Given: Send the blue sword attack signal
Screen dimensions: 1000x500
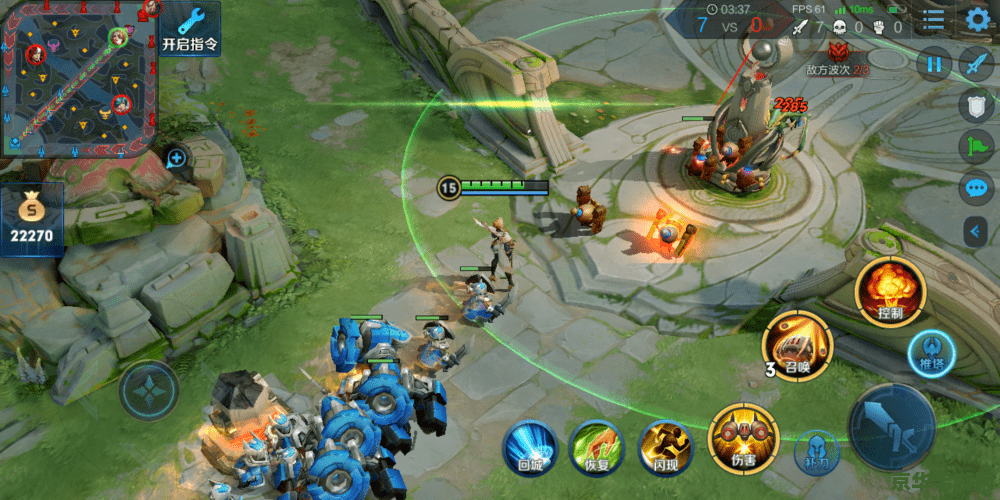Looking at the screenshot, I should point(975,65).
